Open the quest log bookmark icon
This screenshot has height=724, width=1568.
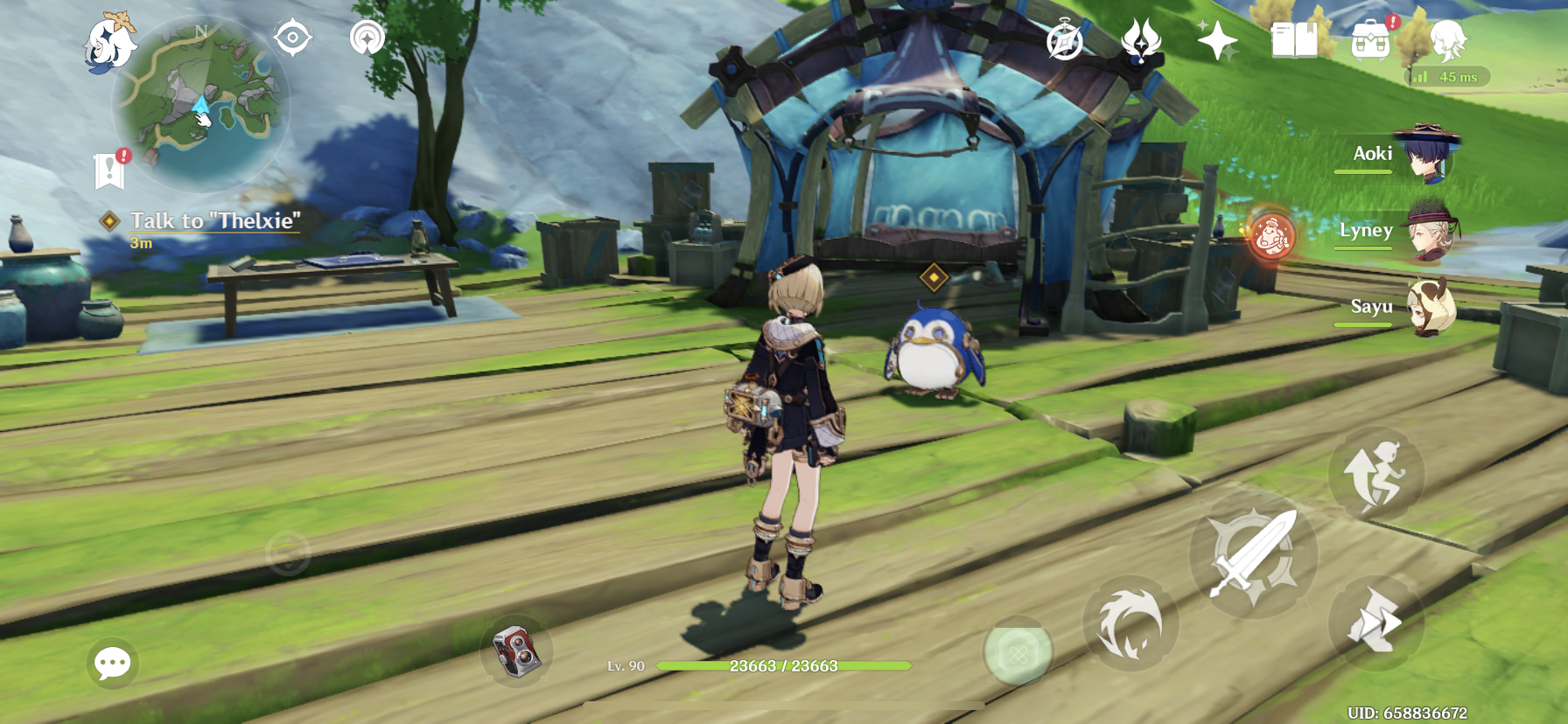point(109,171)
